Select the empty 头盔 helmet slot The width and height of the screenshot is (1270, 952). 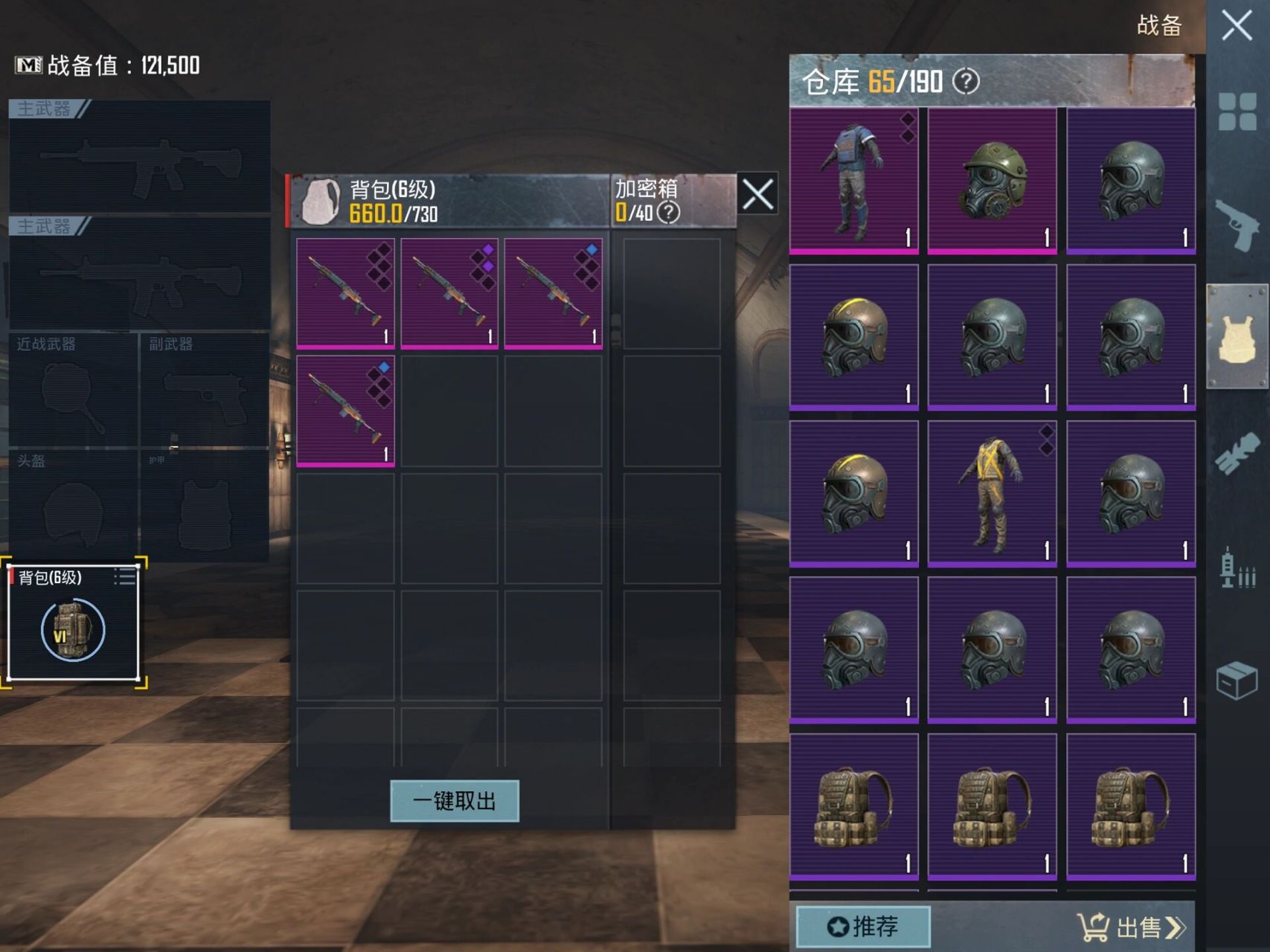point(73,506)
